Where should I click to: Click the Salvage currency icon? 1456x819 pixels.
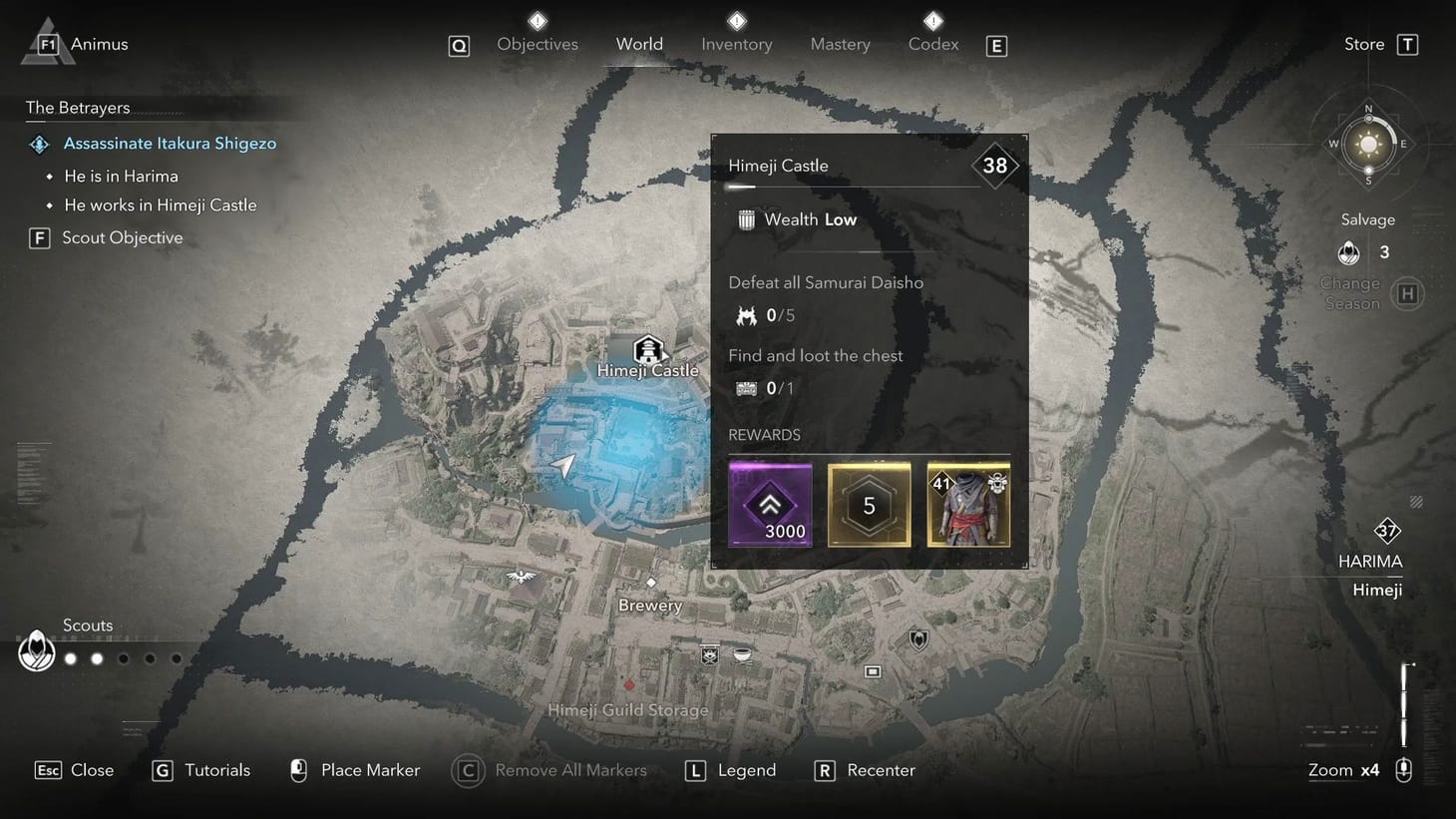click(x=1348, y=252)
